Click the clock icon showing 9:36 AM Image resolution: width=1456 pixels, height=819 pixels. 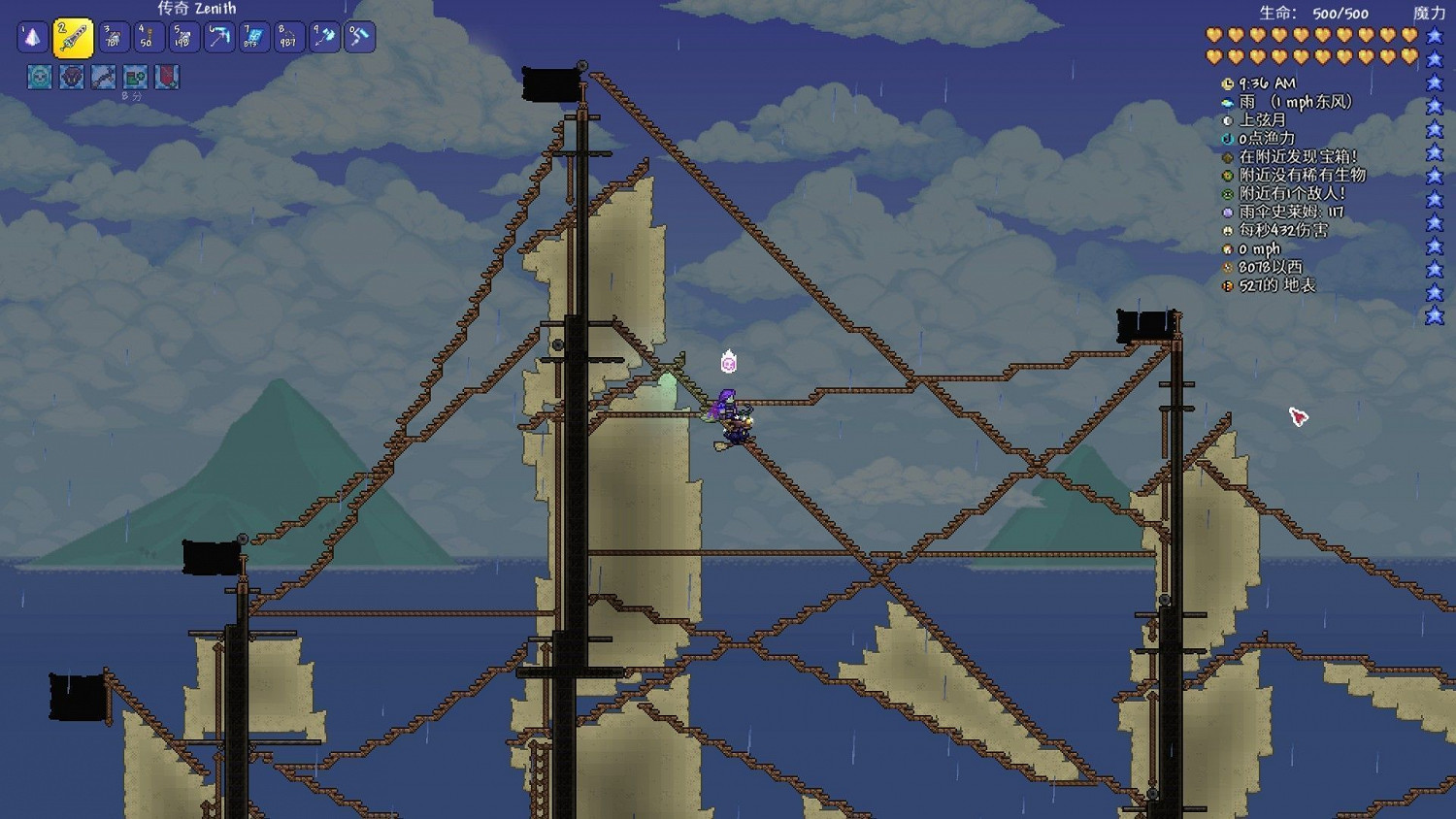[1228, 84]
